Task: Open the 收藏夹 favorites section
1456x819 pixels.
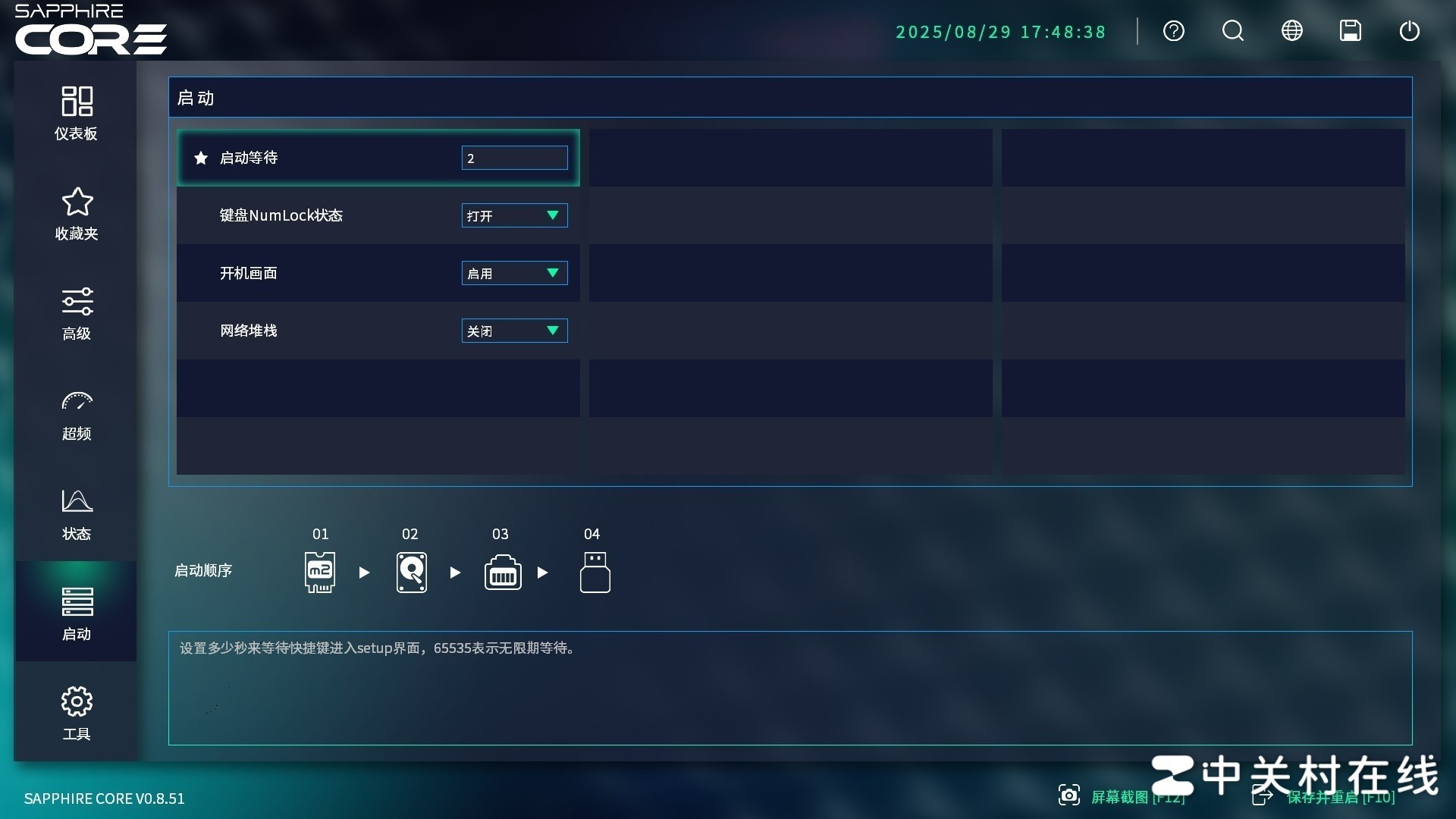Action: [x=76, y=213]
